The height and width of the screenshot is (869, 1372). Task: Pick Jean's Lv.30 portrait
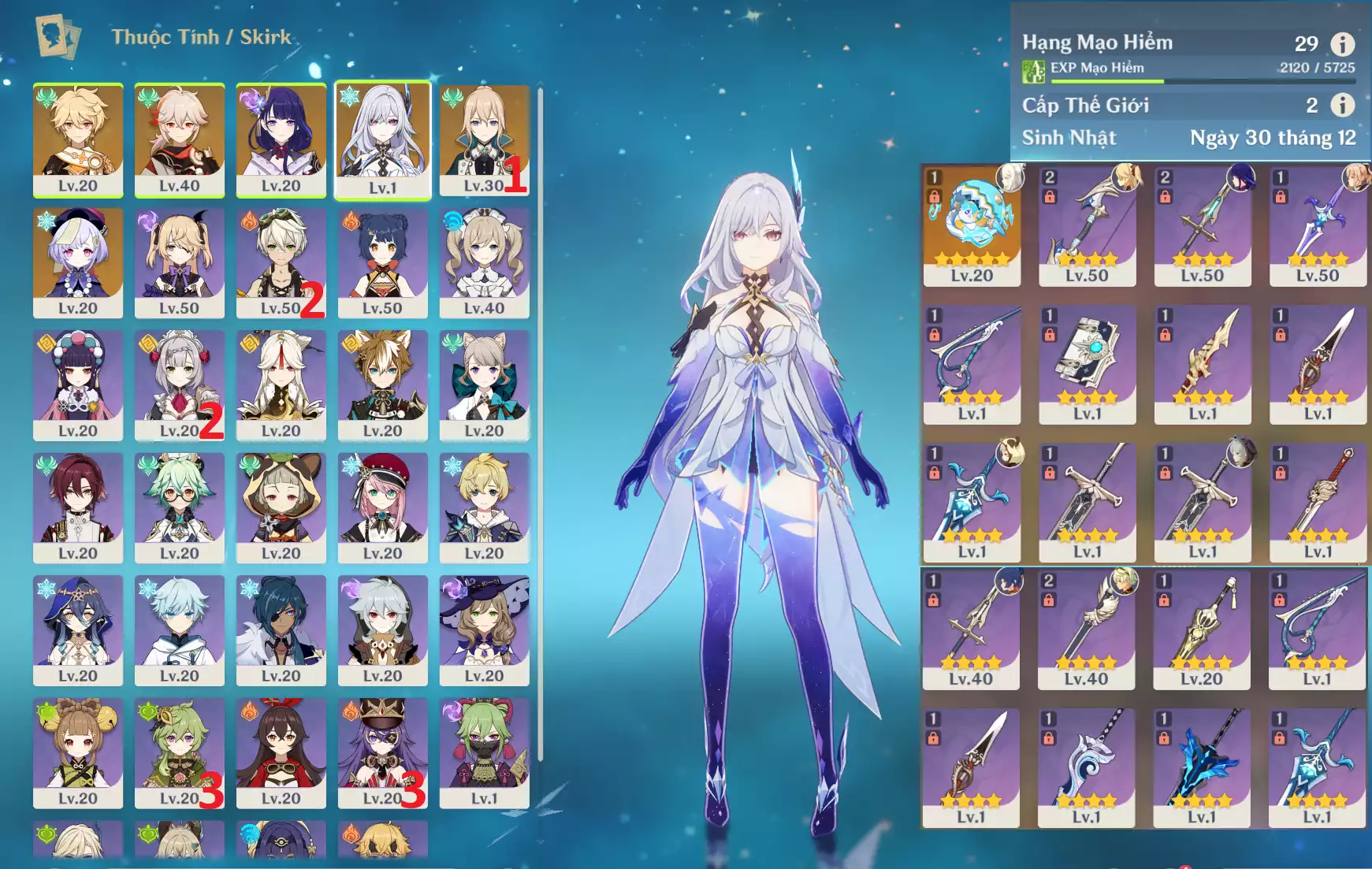coord(483,139)
